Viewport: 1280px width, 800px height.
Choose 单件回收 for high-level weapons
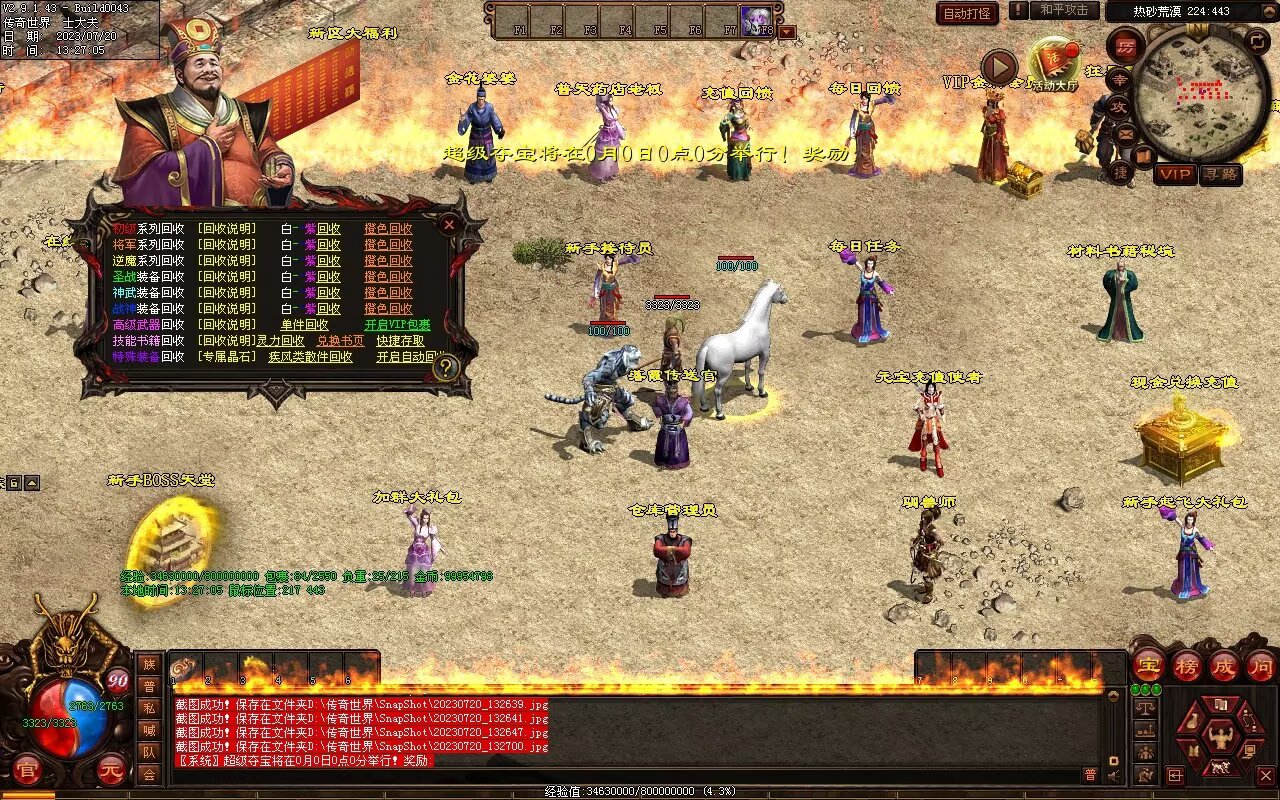click(x=304, y=325)
